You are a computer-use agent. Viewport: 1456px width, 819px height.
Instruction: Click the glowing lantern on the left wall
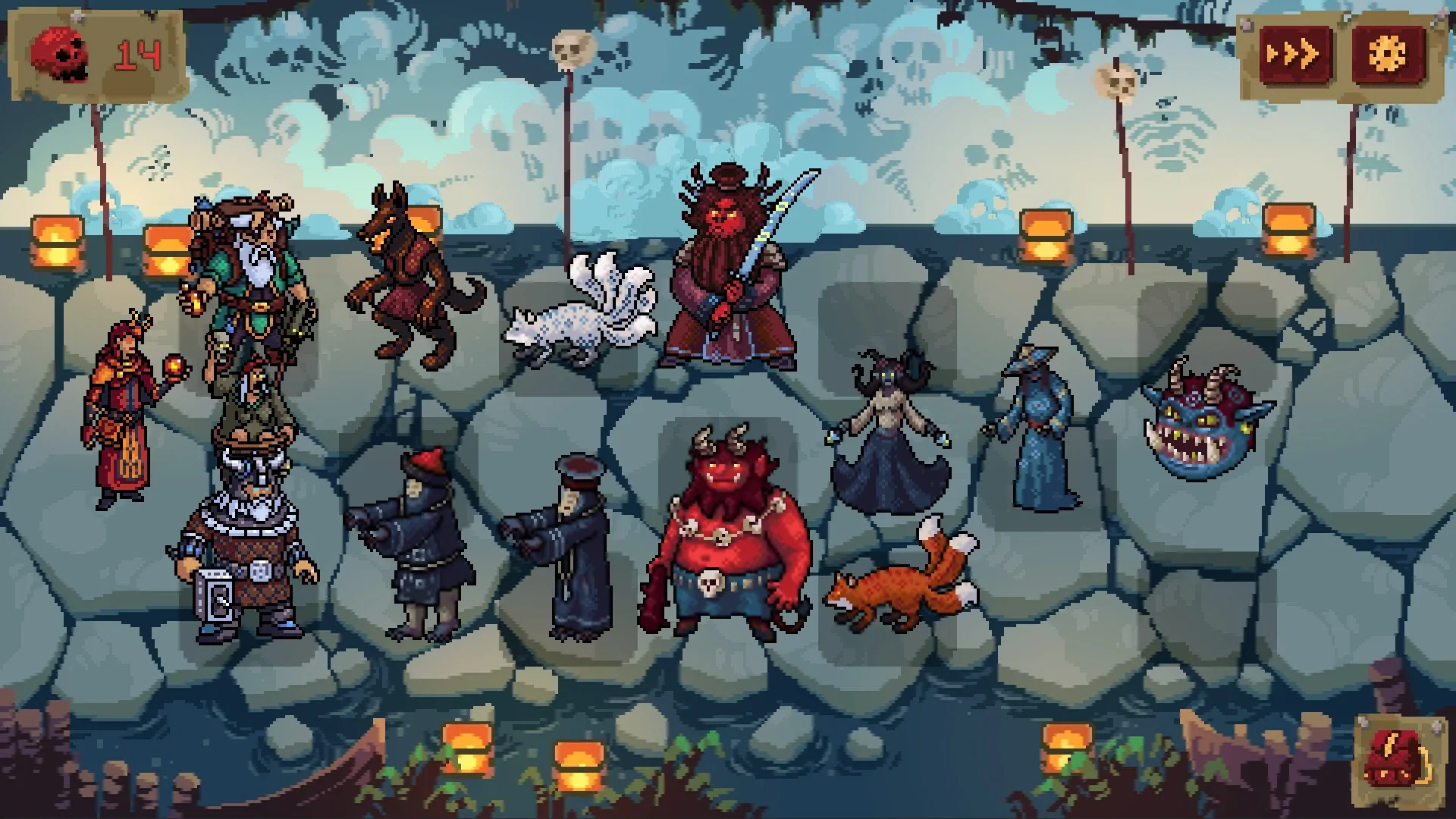(57, 243)
